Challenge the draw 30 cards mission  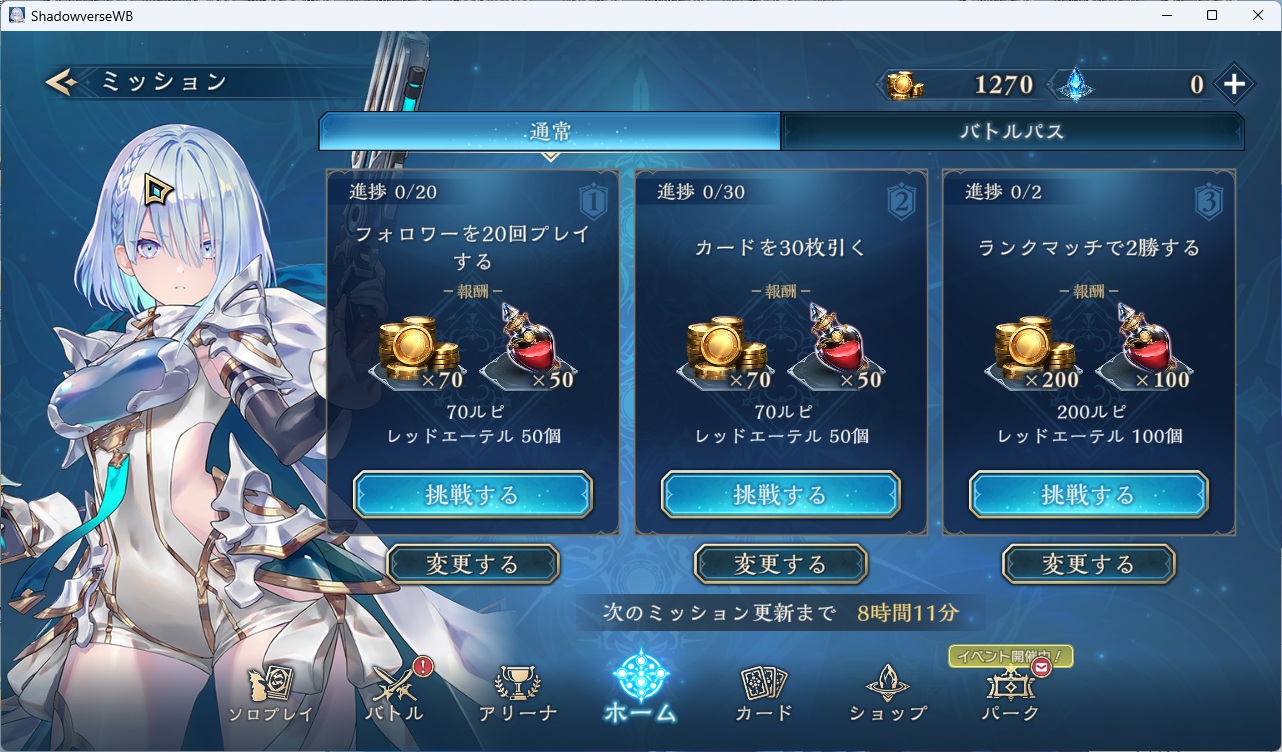tap(780, 495)
